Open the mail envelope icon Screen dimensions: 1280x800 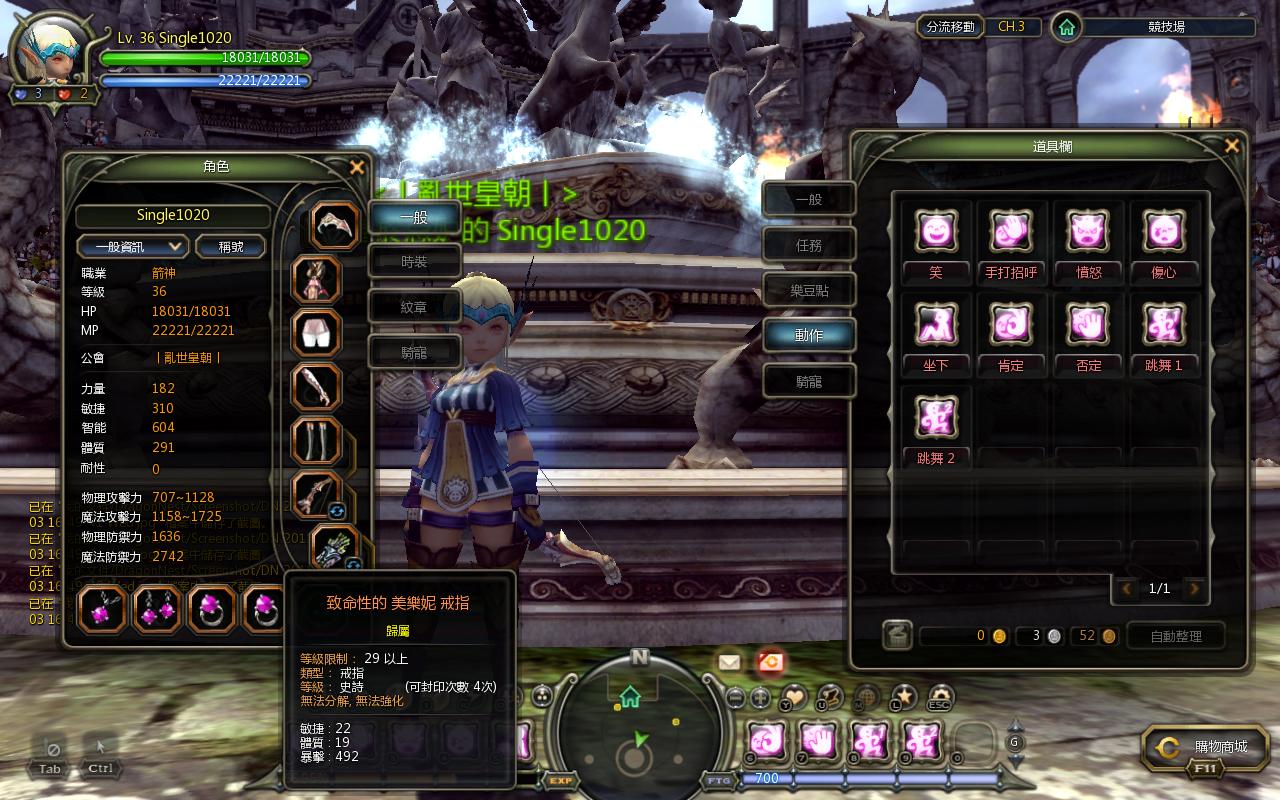(729, 661)
